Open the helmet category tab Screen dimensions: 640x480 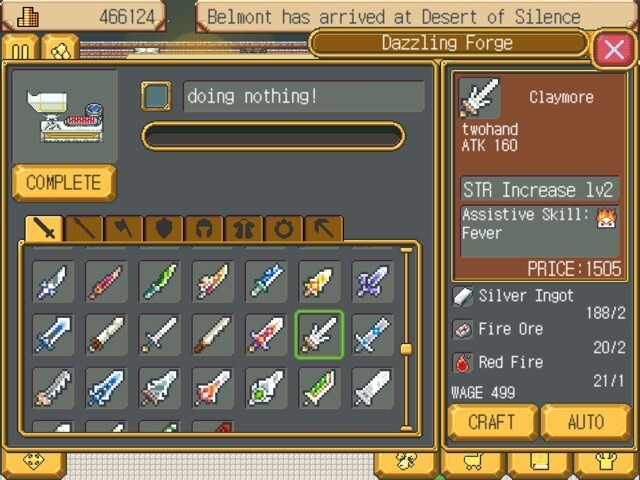[204, 229]
